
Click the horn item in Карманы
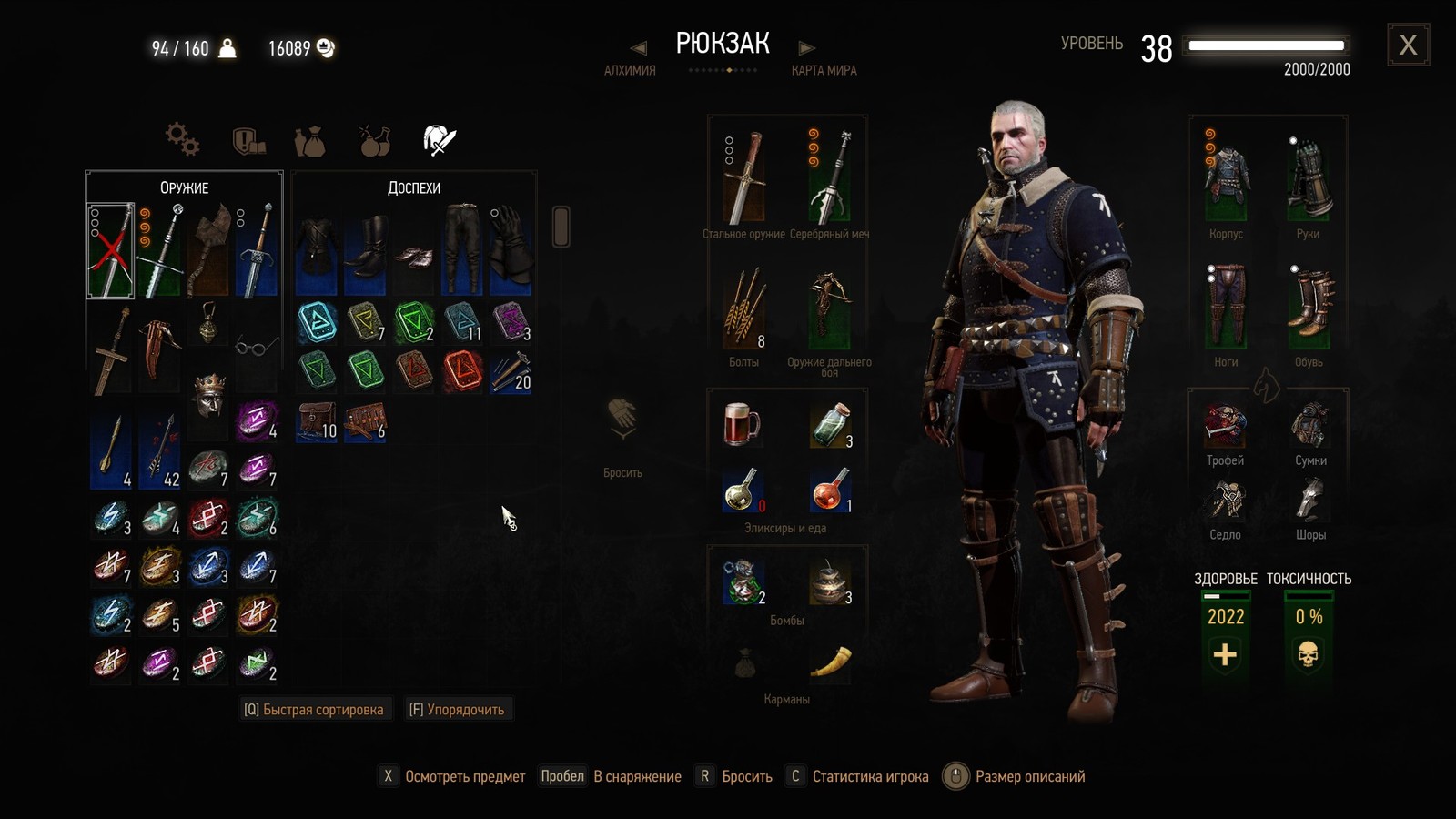[829, 662]
